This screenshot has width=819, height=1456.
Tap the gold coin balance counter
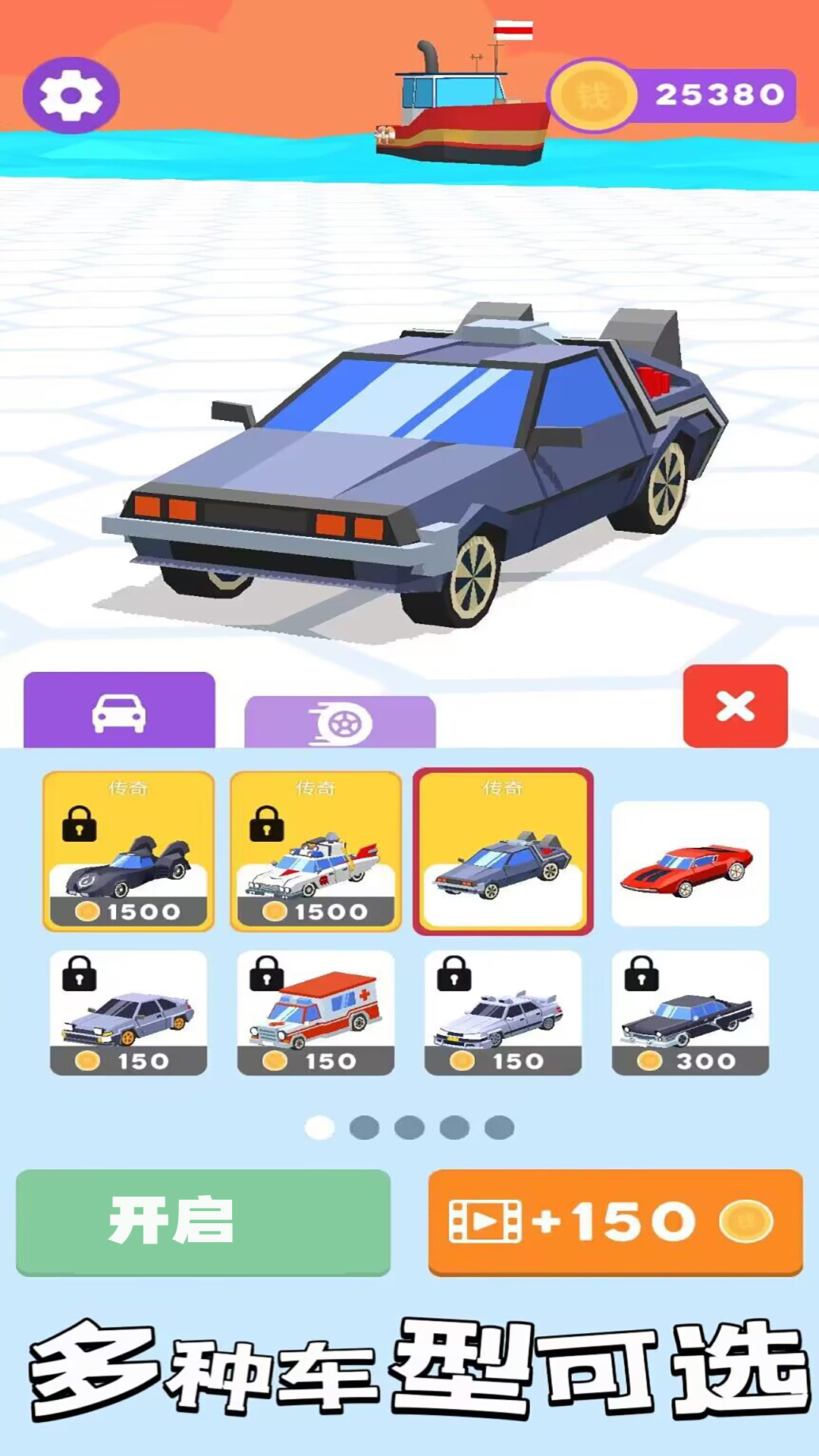click(x=672, y=96)
